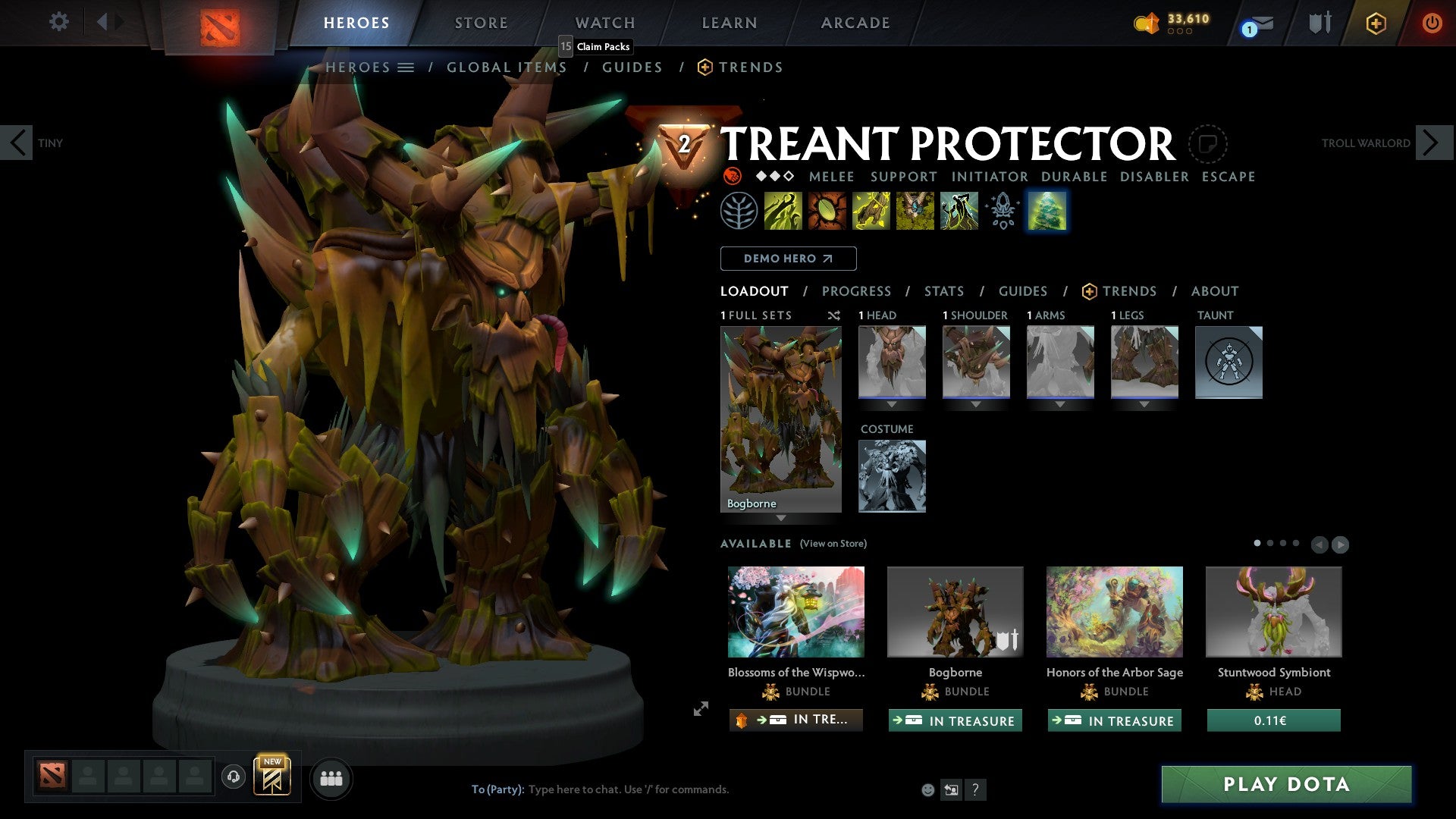
Task: Open the Leech Seed ability icon
Action: [x=827, y=211]
